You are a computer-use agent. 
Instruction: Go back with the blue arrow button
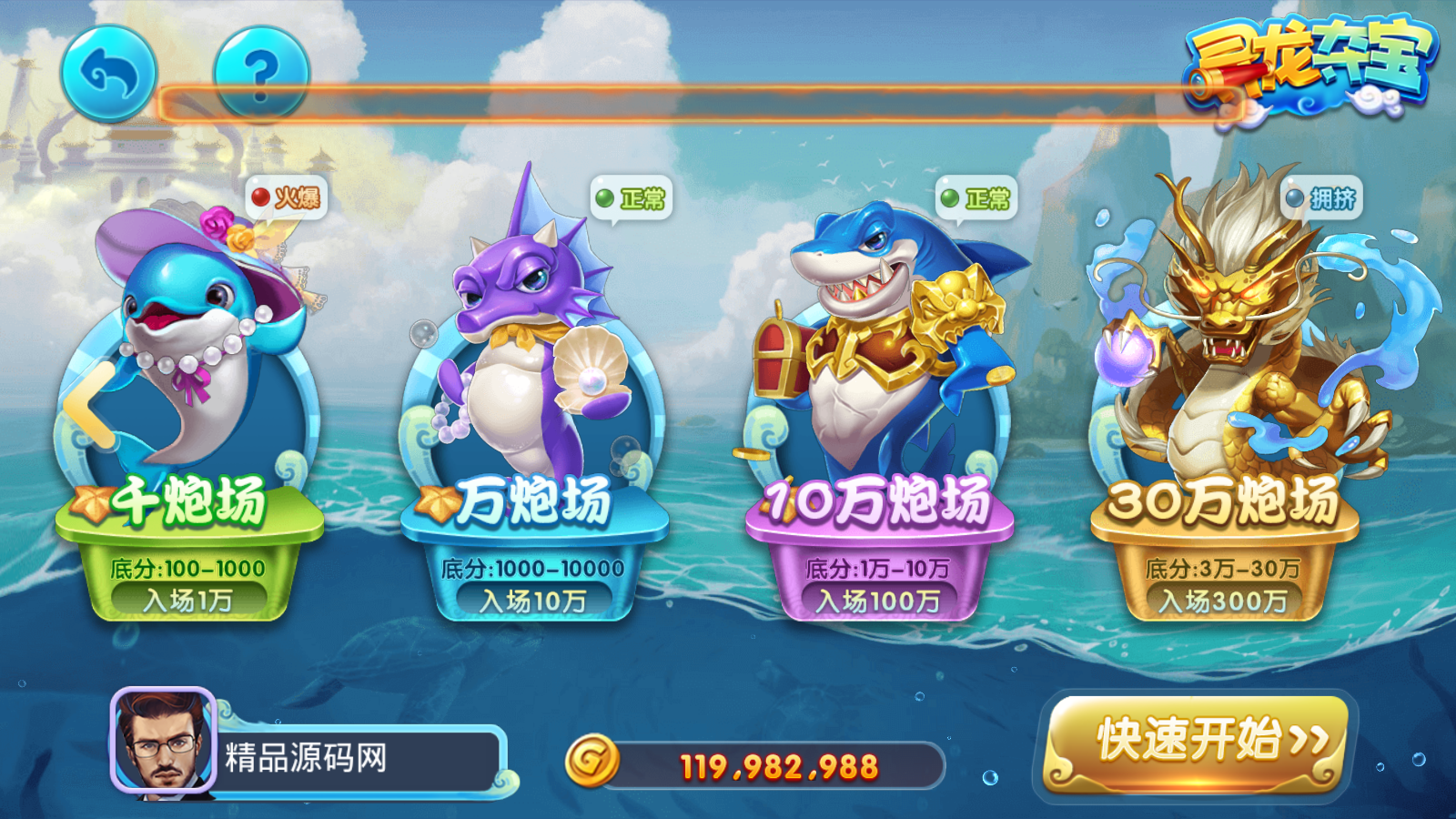point(109,74)
